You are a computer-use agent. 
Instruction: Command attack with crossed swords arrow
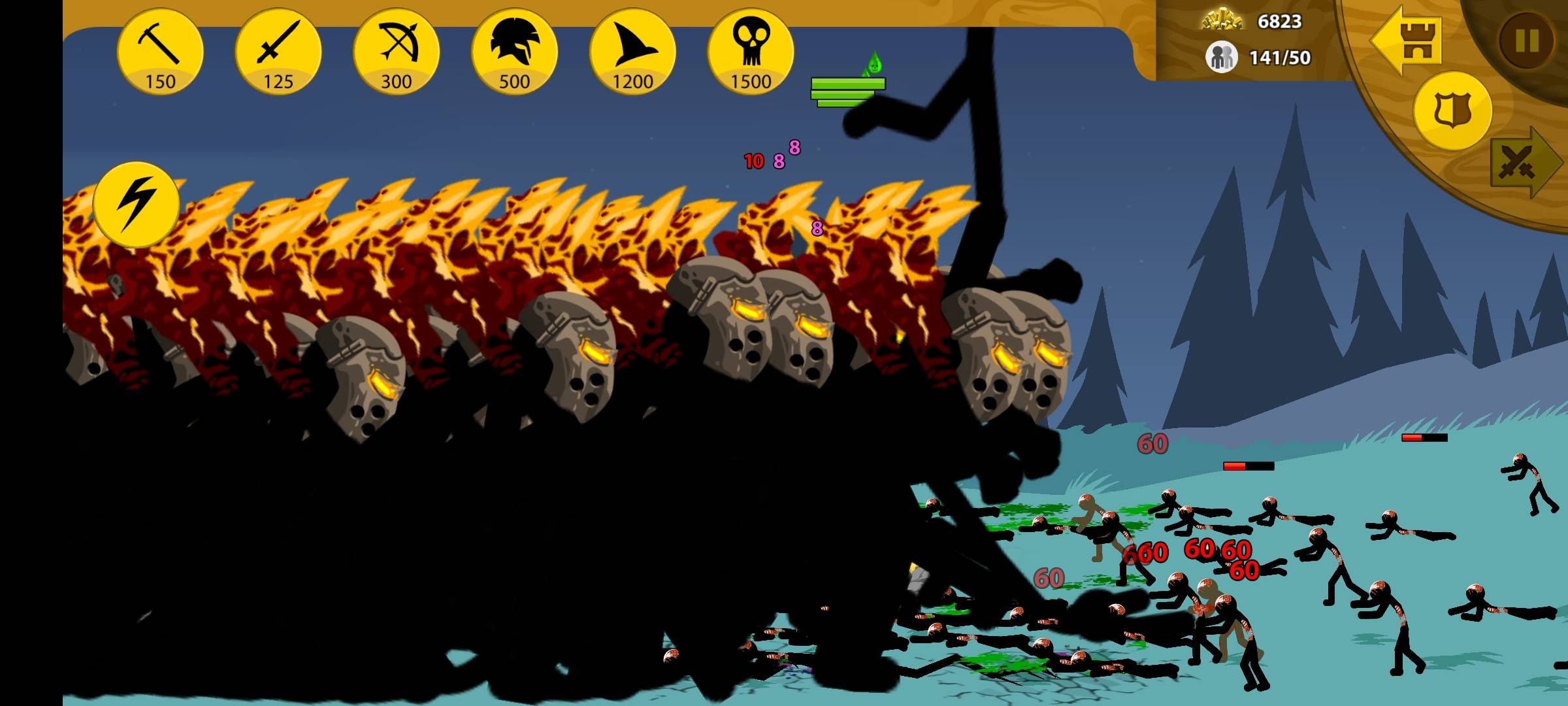coord(1522,162)
